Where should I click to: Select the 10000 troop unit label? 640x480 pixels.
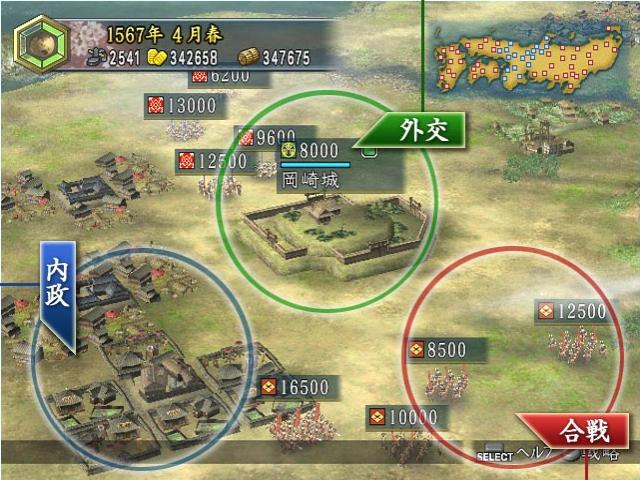coord(402,416)
